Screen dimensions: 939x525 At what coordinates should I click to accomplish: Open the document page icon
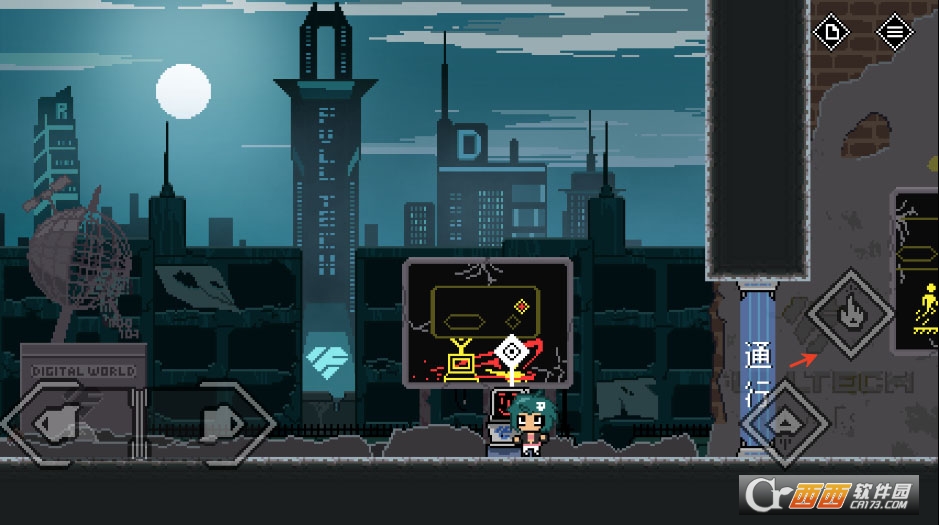click(831, 33)
